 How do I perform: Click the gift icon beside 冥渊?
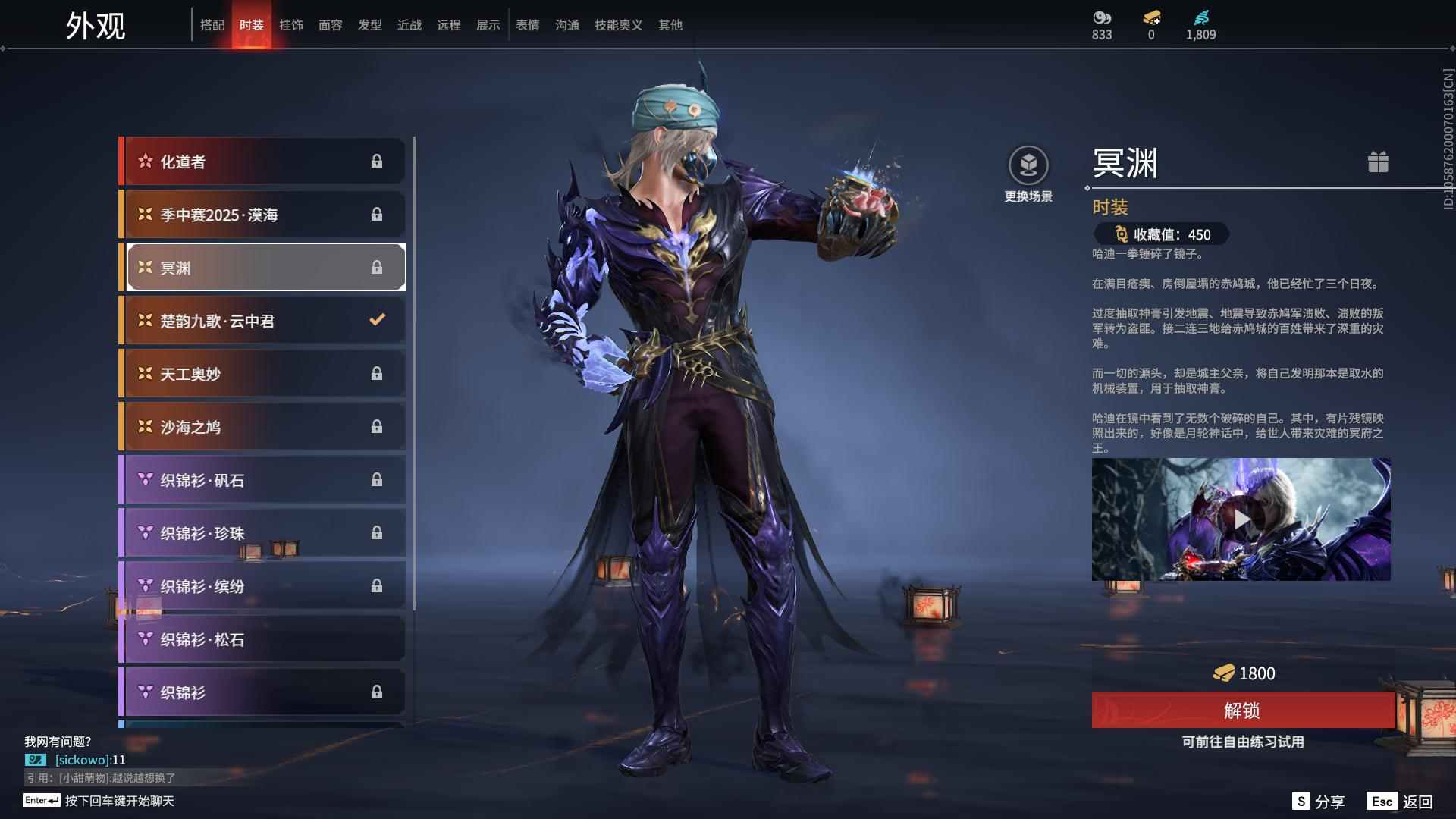1378,162
